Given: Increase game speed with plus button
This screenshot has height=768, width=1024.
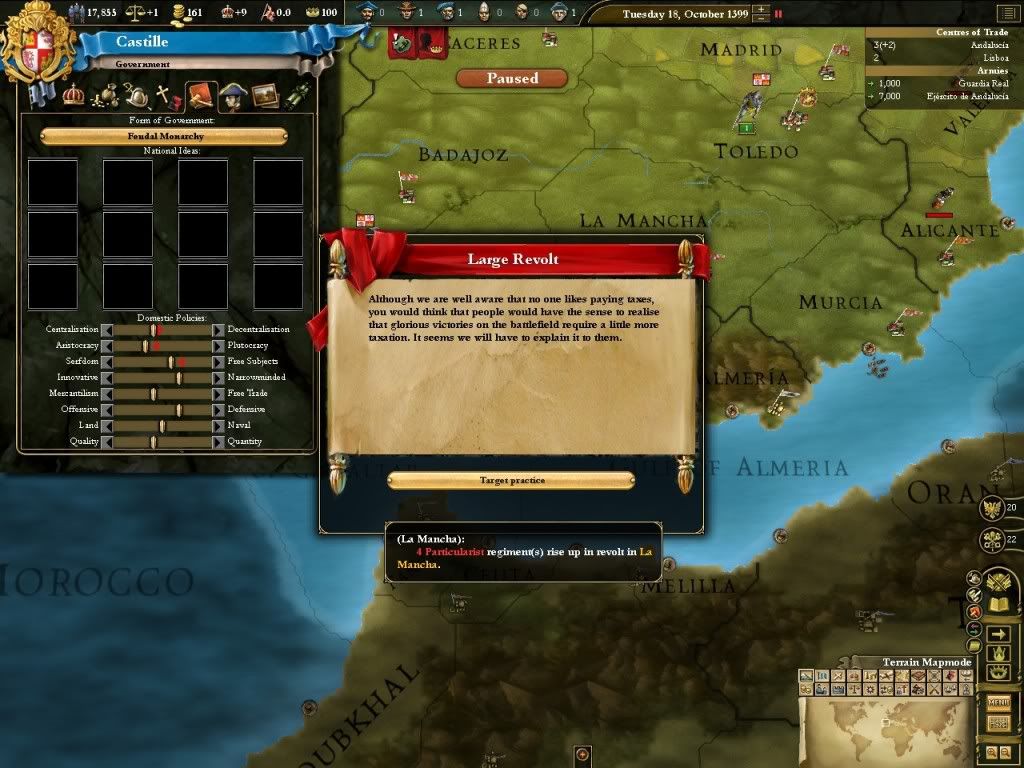Looking at the screenshot, I should pos(763,10).
